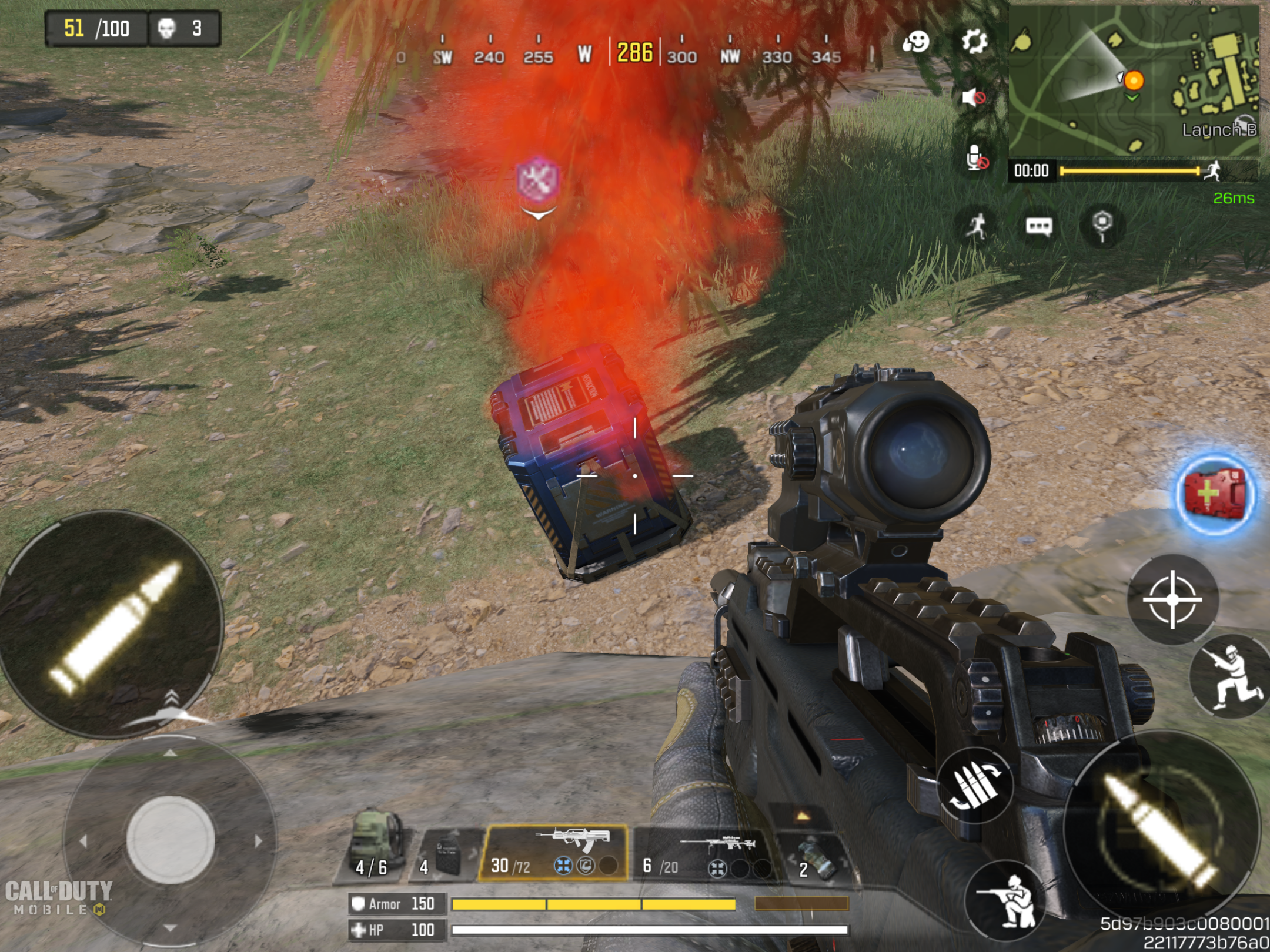Image resolution: width=1270 pixels, height=952 pixels.
Task: Tap the right-side bullet fire button
Action: (x=1161, y=829)
